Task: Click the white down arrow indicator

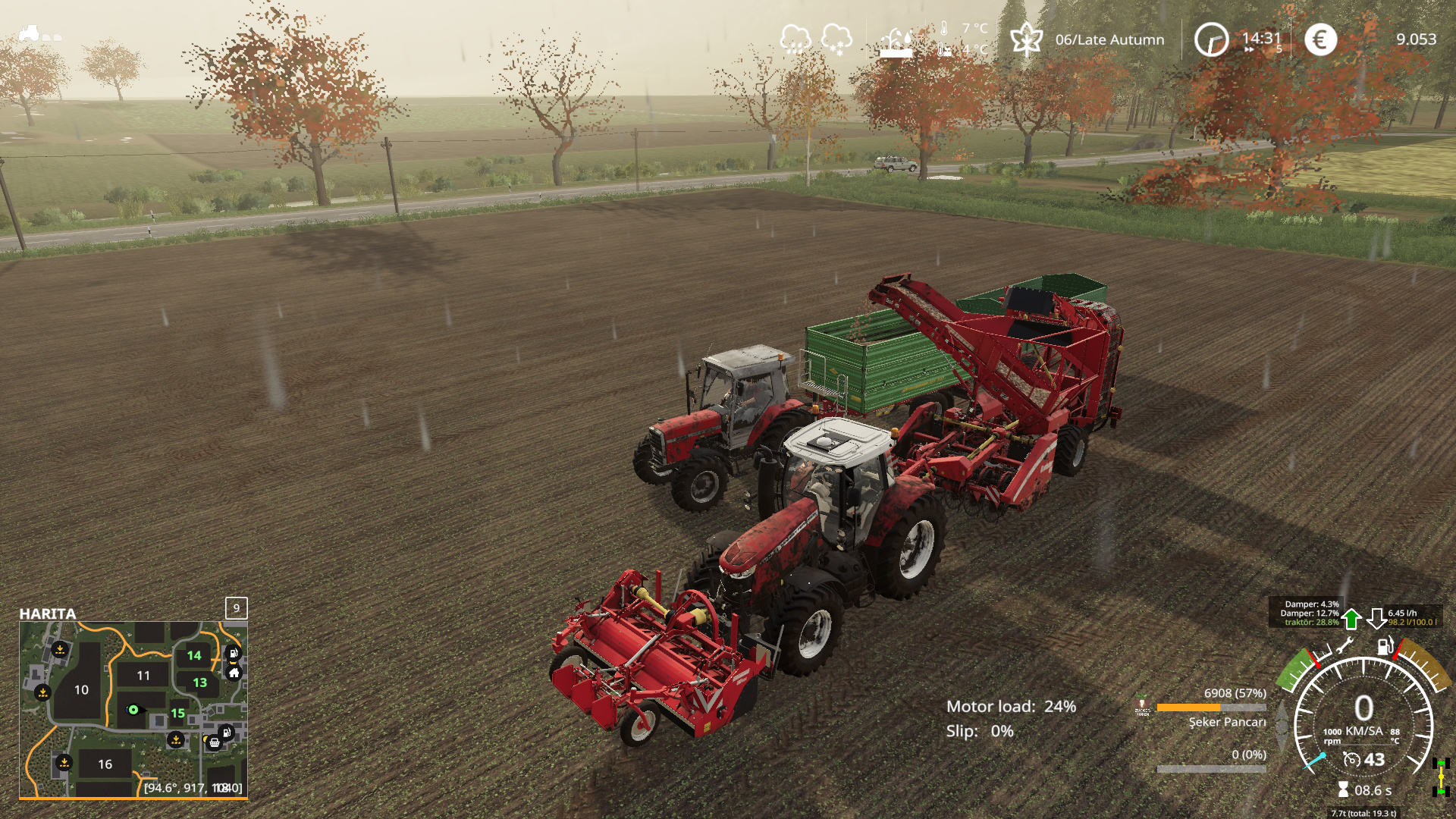Action: (x=1376, y=619)
